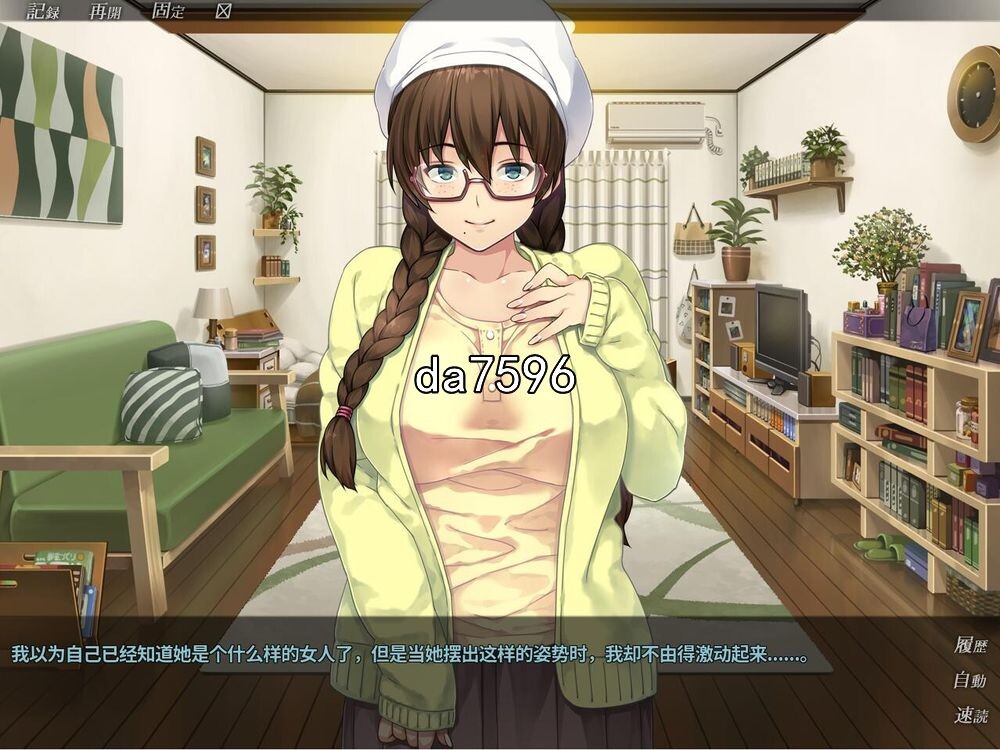Image resolution: width=1000 pixels, height=750 pixels.
Task: Click the 固定 menu lock button
Action: (168, 11)
